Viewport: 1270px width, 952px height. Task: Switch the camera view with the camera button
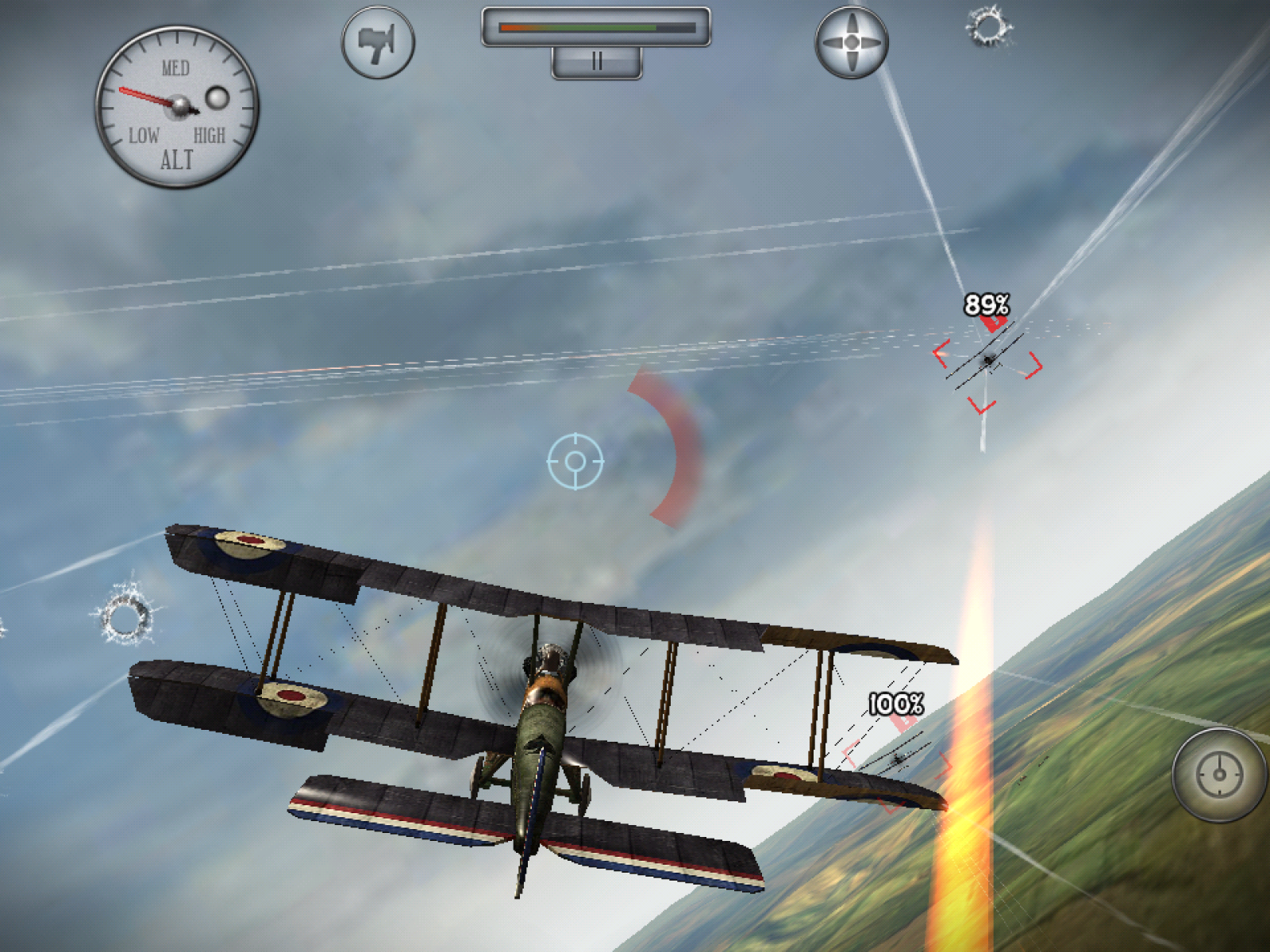[378, 43]
